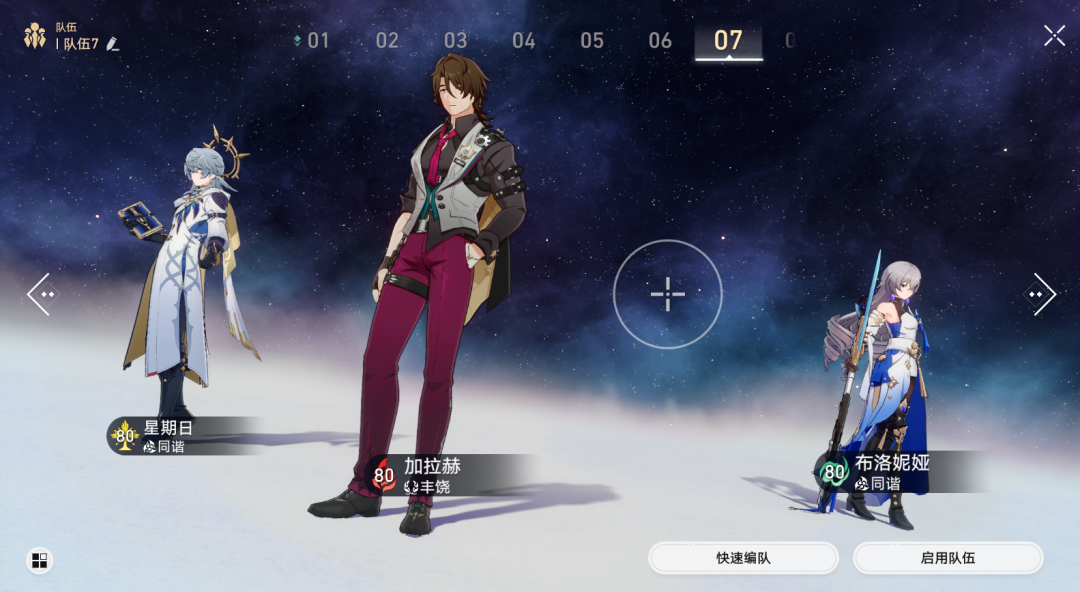Choose team tab 06
Image resolution: width=1080 pixels, height=592 pixels.
(660, 41)
